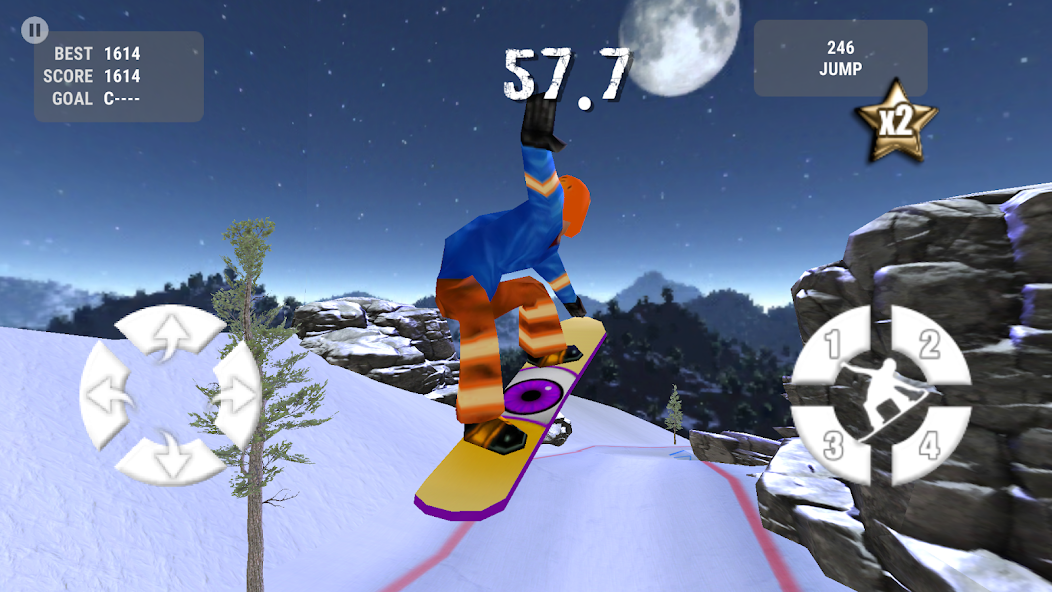
Task: Trigger trick button 3
Action: coord(832,445)
